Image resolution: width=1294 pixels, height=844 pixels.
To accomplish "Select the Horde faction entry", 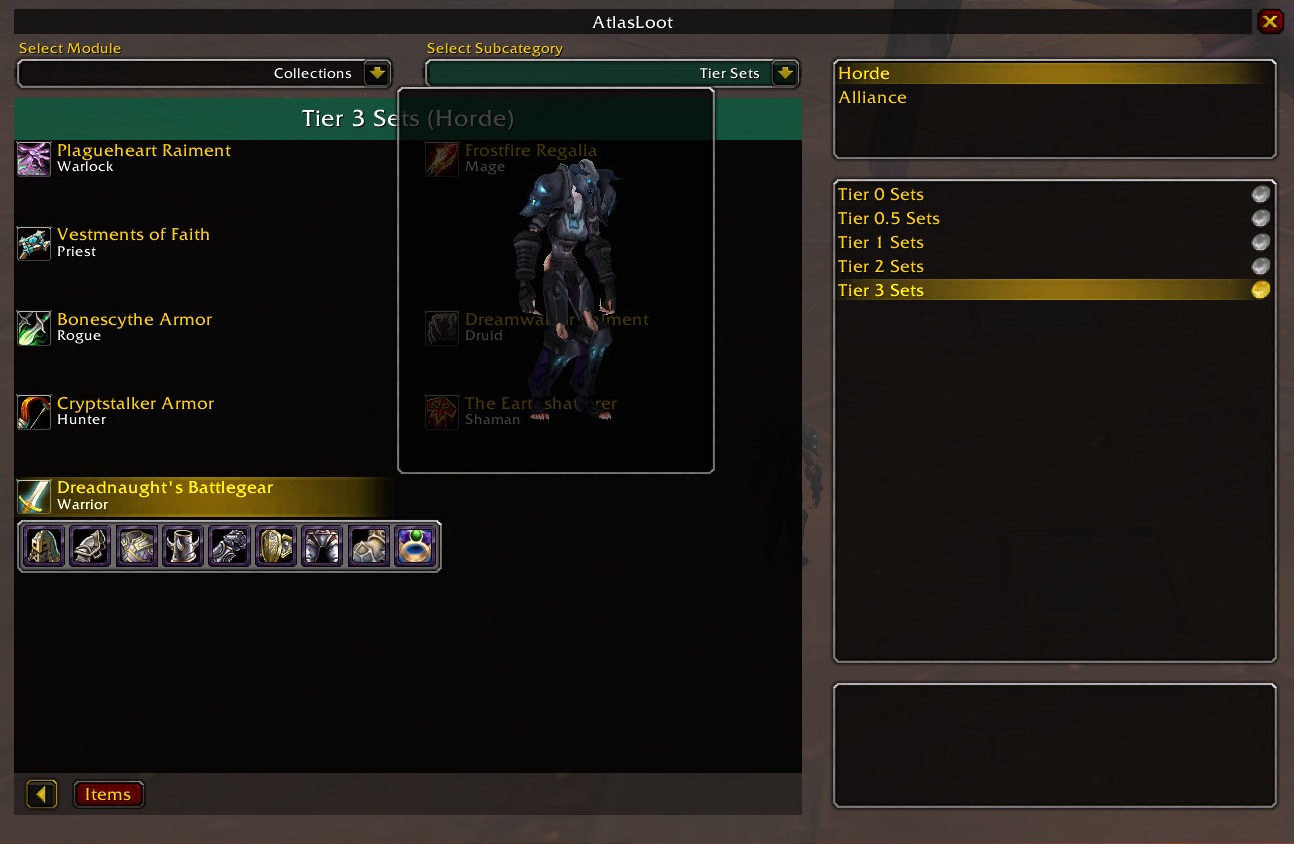I will (864, 73).
